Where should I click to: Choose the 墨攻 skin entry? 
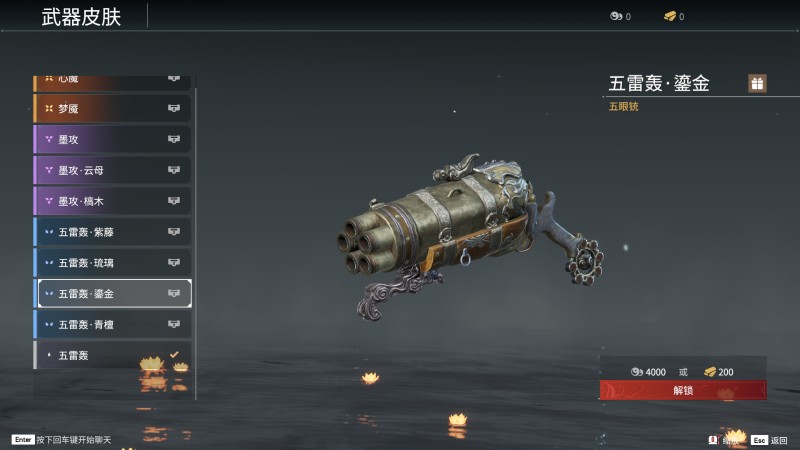(x=113, y=140)
